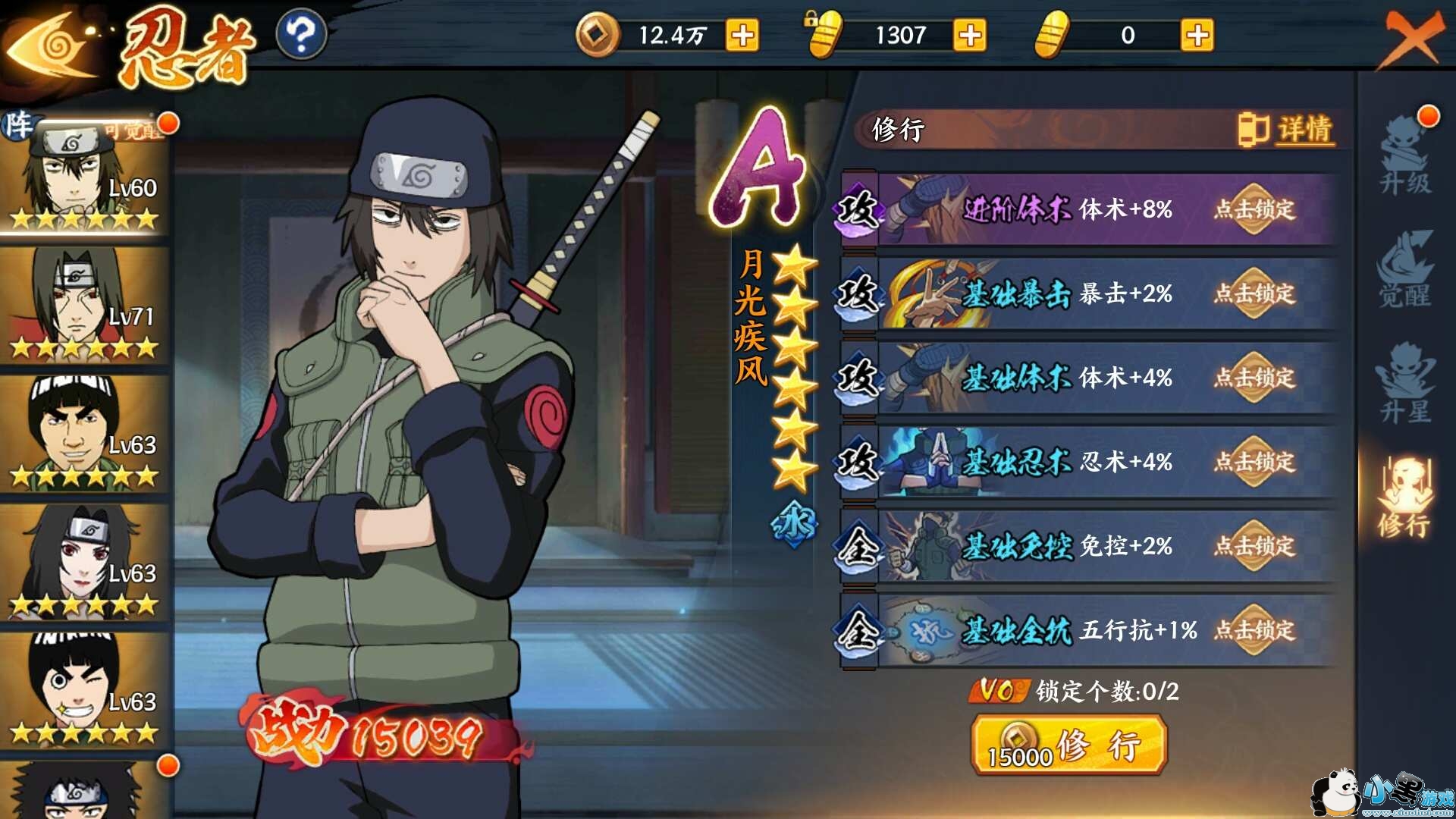The height and width of the screenshot is (819, 1456).
Task: Select the Lv71 ninja portrait
Action: [83, 305]
